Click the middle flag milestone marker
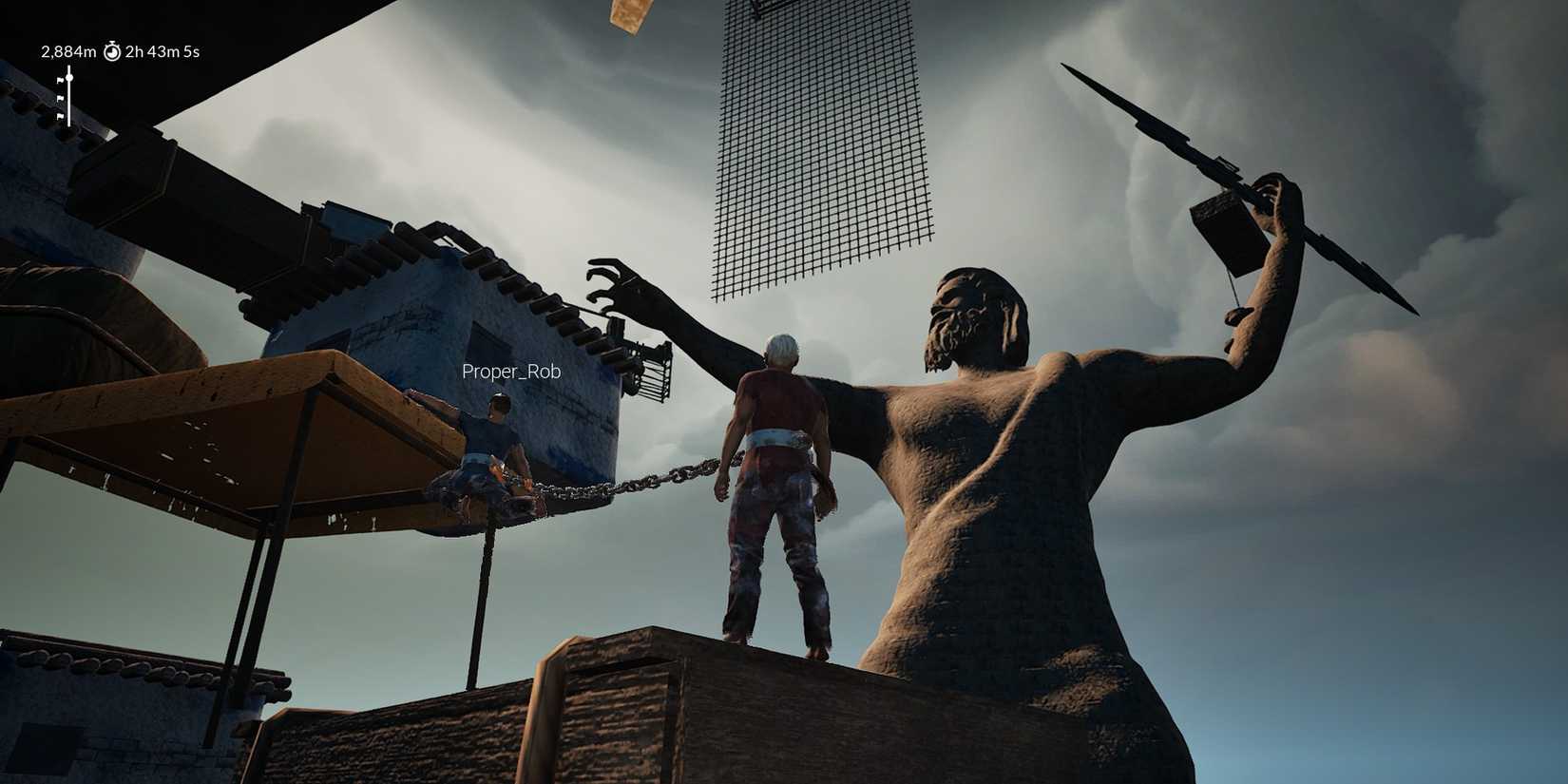The width and height of the screenshot is (1568, 784). tap(61, 98)
